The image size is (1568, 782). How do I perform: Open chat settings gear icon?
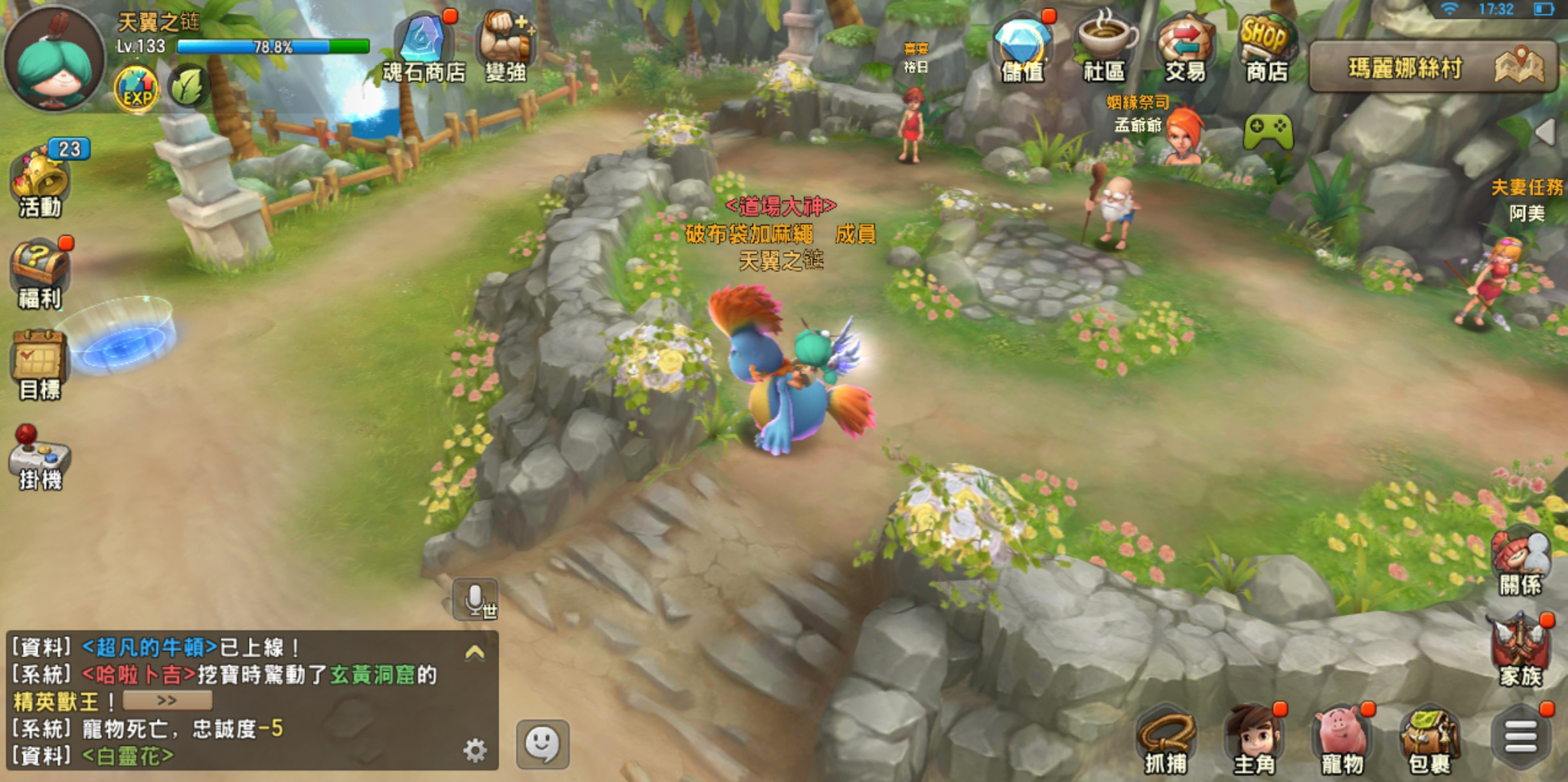coord(475,750)
